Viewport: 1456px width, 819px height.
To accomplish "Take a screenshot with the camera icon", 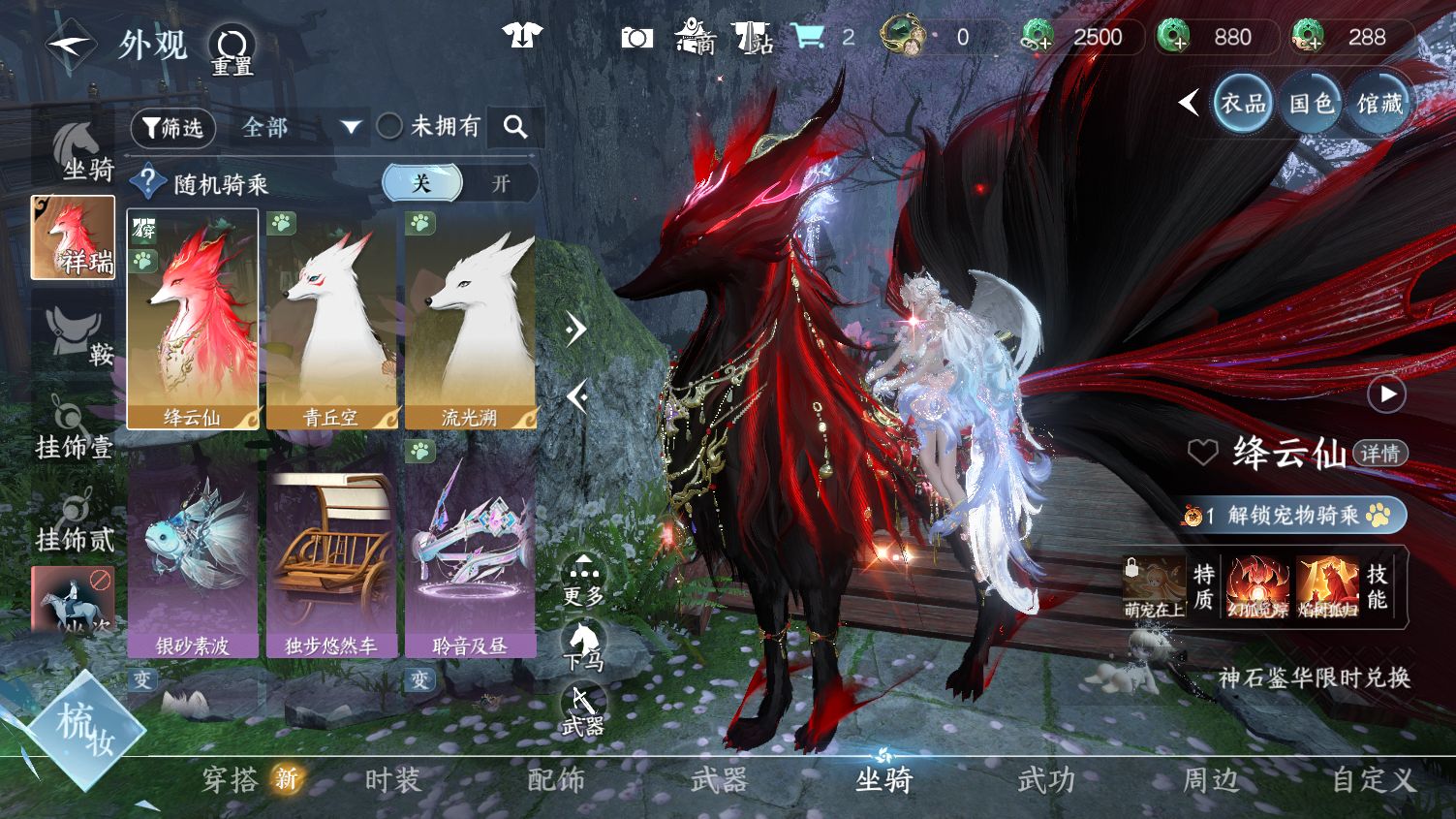I will click(x=636, y=37).
